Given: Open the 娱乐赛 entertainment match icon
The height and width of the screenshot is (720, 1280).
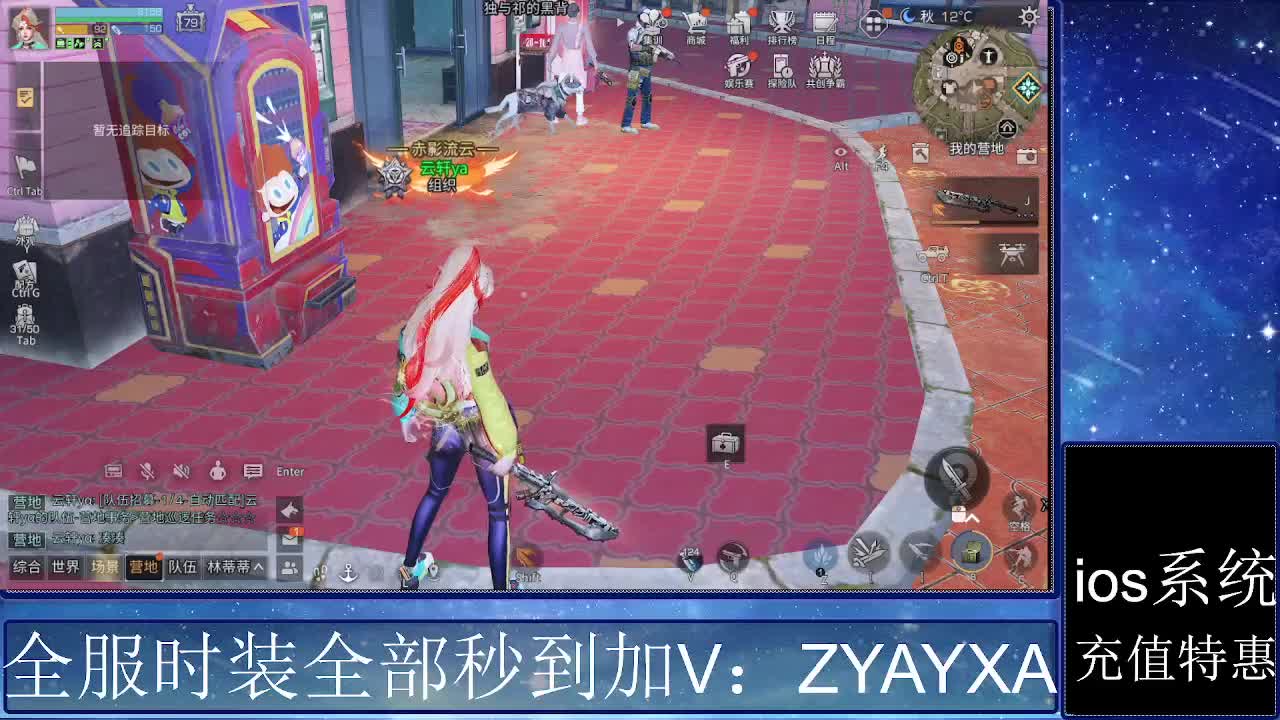Looking at the screenshot, I should [737, 66].
